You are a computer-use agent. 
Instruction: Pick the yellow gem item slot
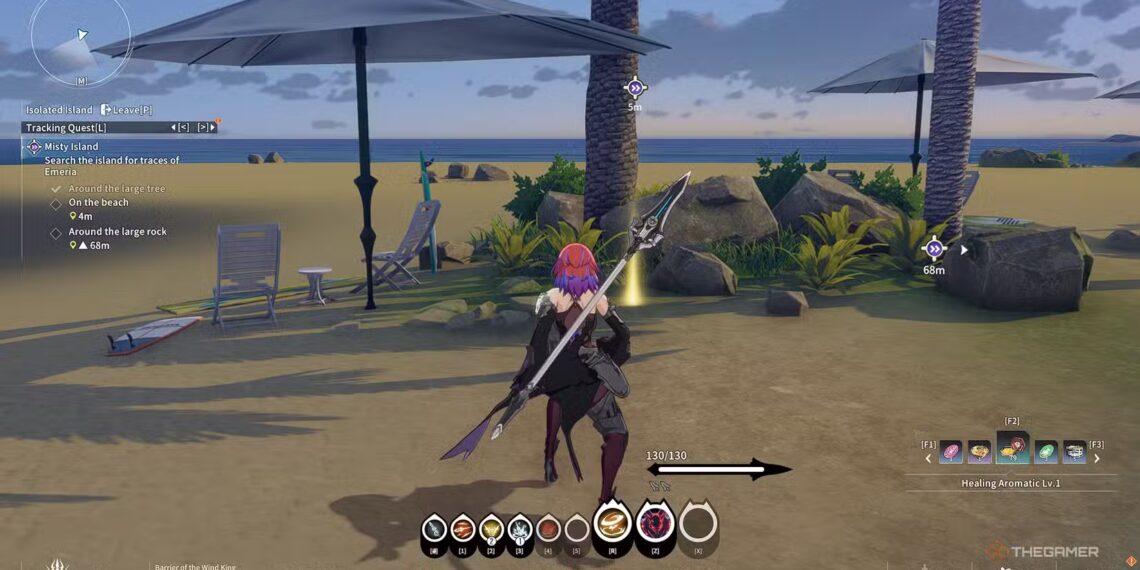pyautogui.click(x=979, y=452)
